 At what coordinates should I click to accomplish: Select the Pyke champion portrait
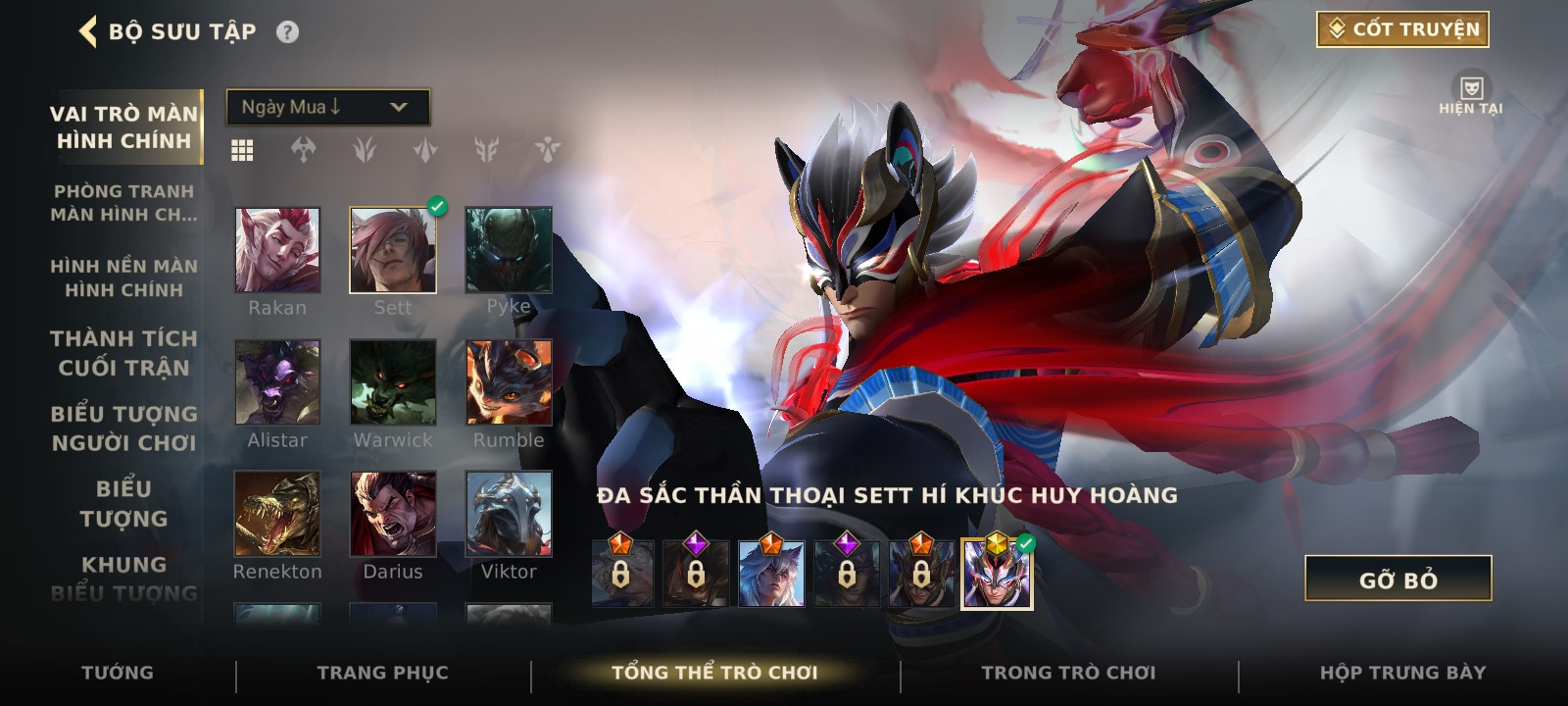(x=509, y=250)
